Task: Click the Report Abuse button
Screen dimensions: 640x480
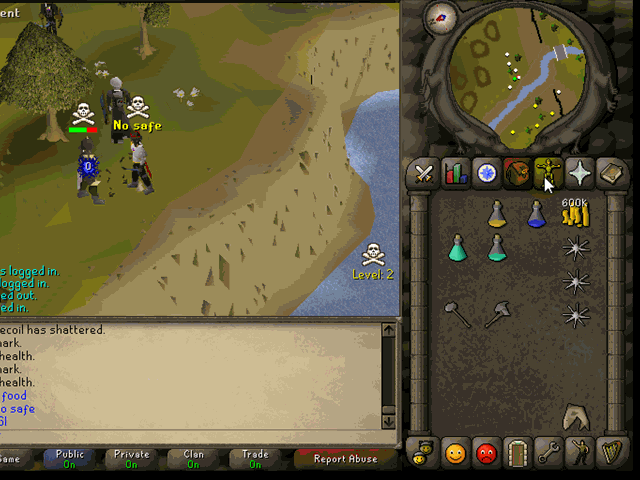Action: click(x=345, y=459)
